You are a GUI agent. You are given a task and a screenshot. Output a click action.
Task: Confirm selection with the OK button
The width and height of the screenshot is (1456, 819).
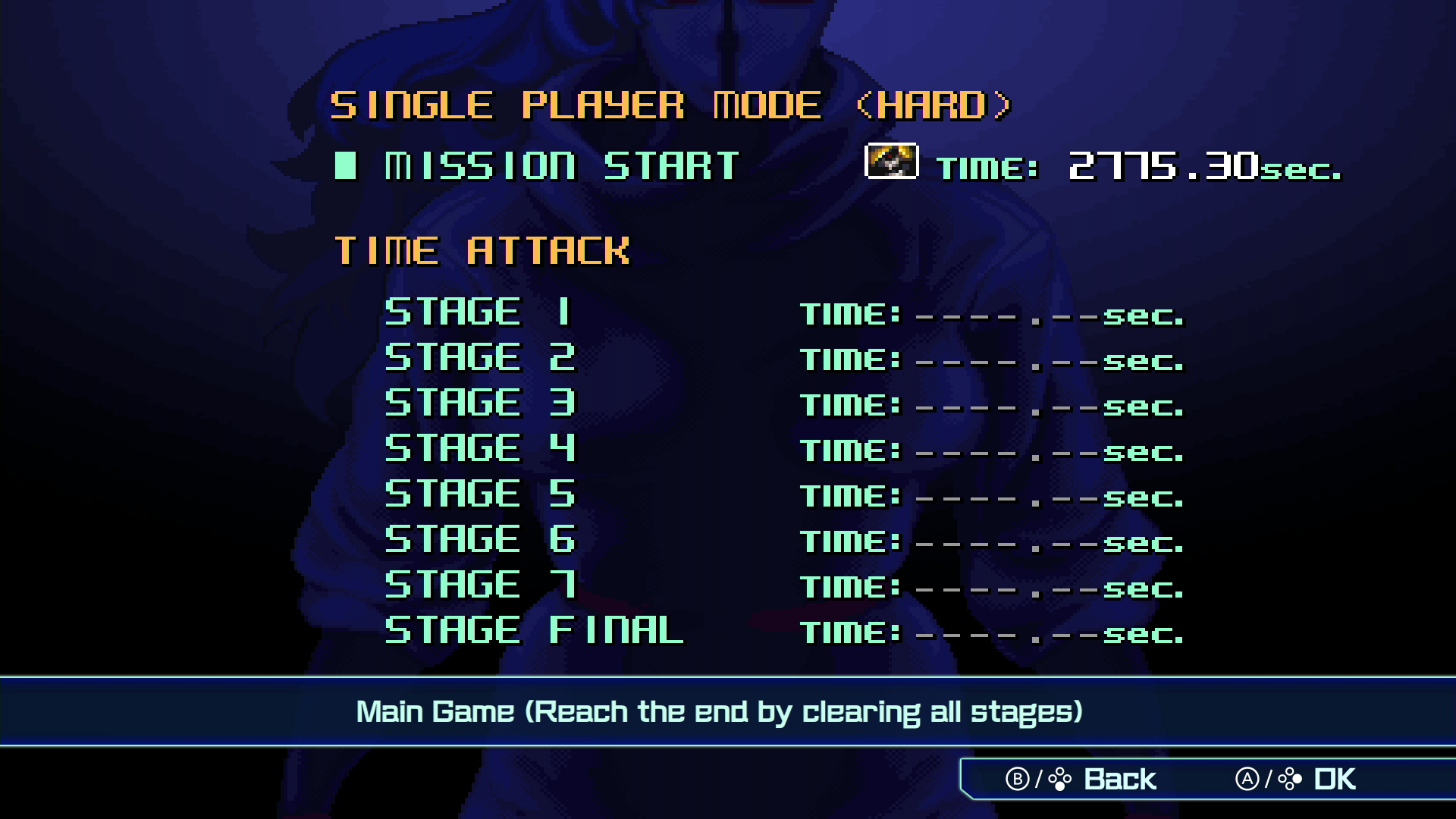point(1295,779)
